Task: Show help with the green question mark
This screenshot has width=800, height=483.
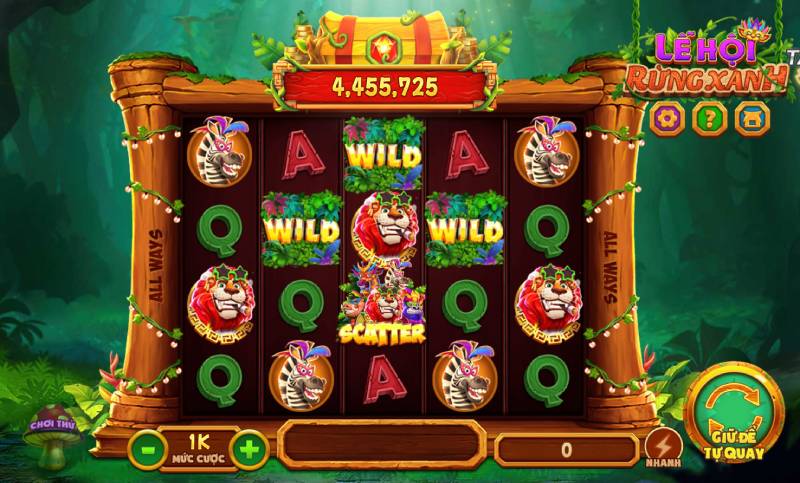Action: [708, 119]
